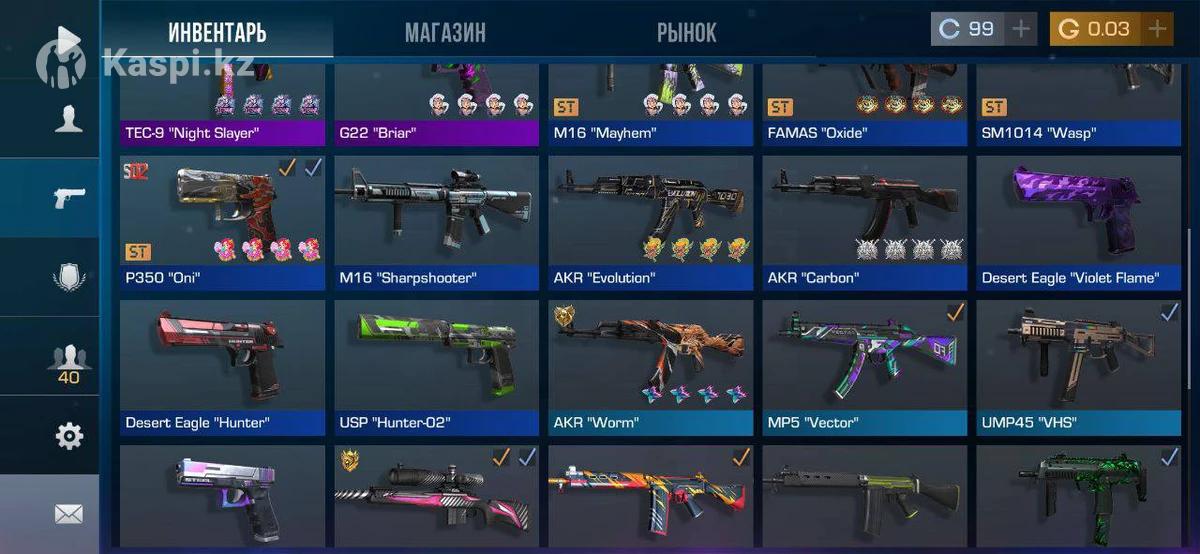Viewport: 1200px width, 554px height.
Task: Add silver coins with the plus button
Action: click(1020, 29)
